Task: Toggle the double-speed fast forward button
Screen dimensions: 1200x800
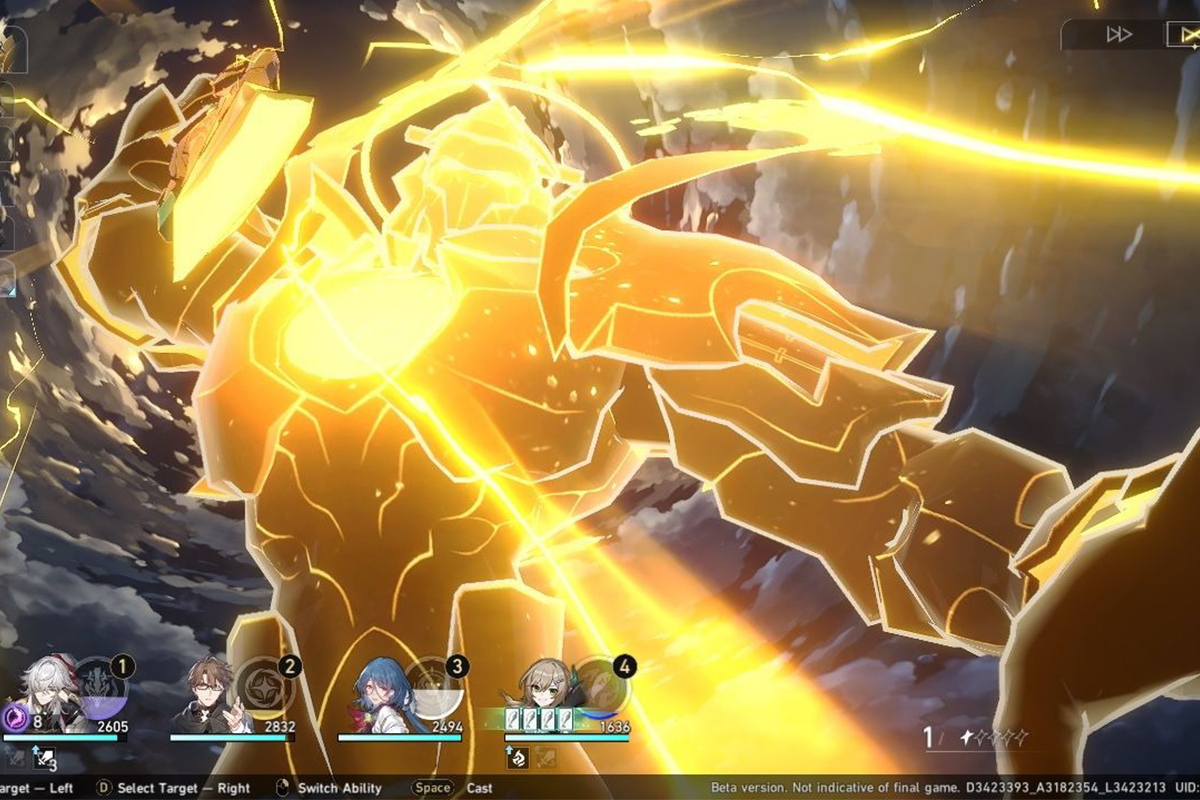Action: click(x=1118, y=34)
